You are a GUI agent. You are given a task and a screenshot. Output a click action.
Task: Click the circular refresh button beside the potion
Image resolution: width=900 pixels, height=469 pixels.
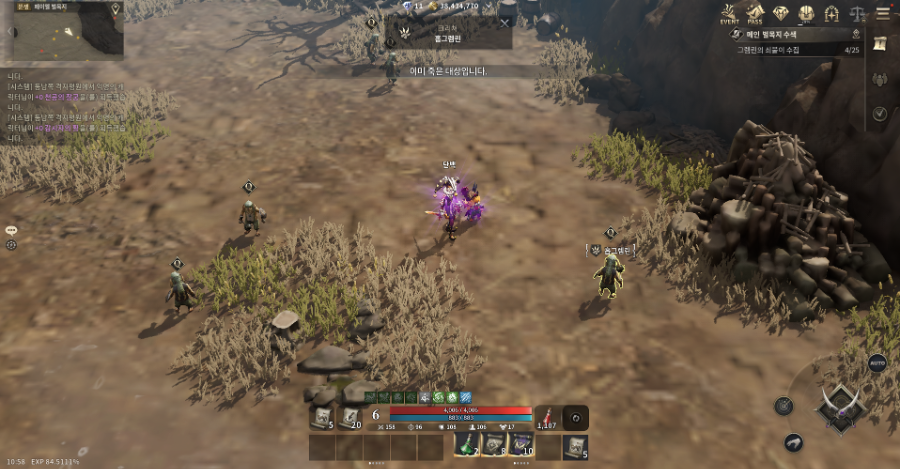point(575,417)
